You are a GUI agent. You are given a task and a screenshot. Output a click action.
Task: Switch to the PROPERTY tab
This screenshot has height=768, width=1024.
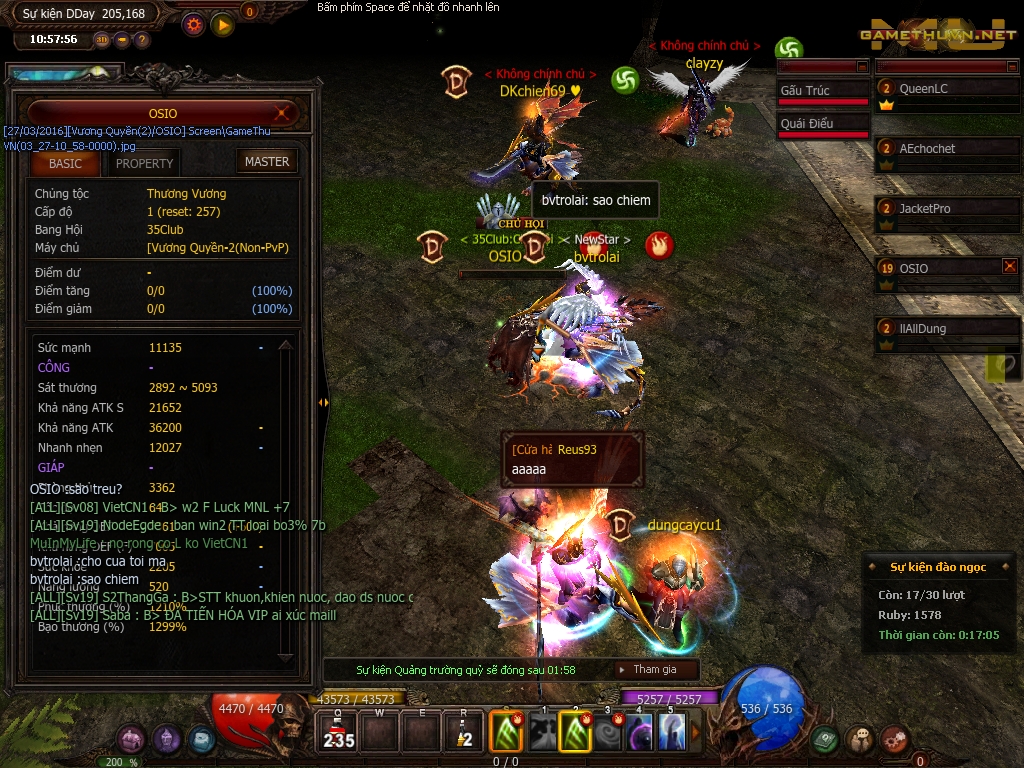point(144,163)
